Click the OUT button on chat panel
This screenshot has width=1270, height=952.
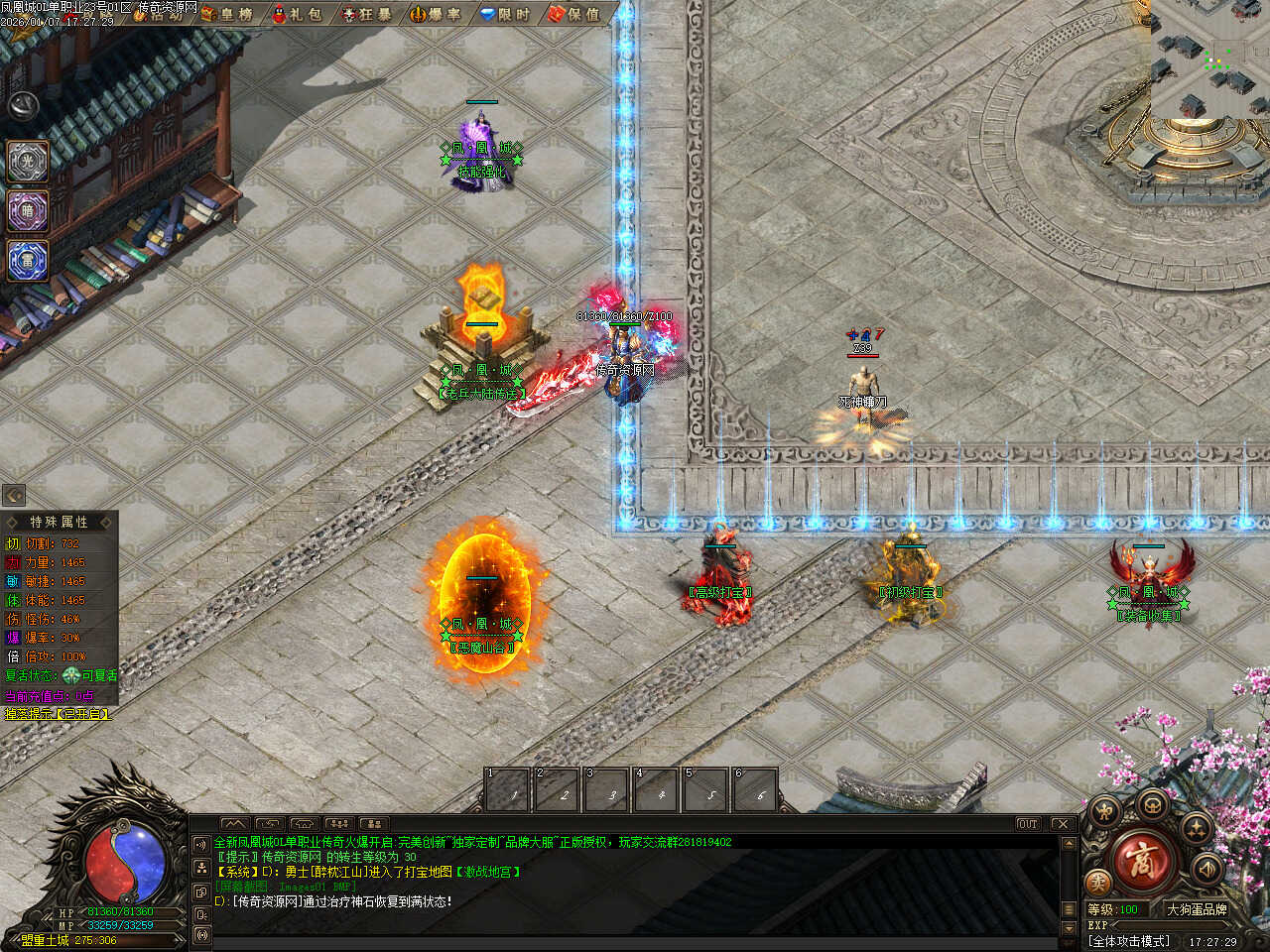(1027, 824)
